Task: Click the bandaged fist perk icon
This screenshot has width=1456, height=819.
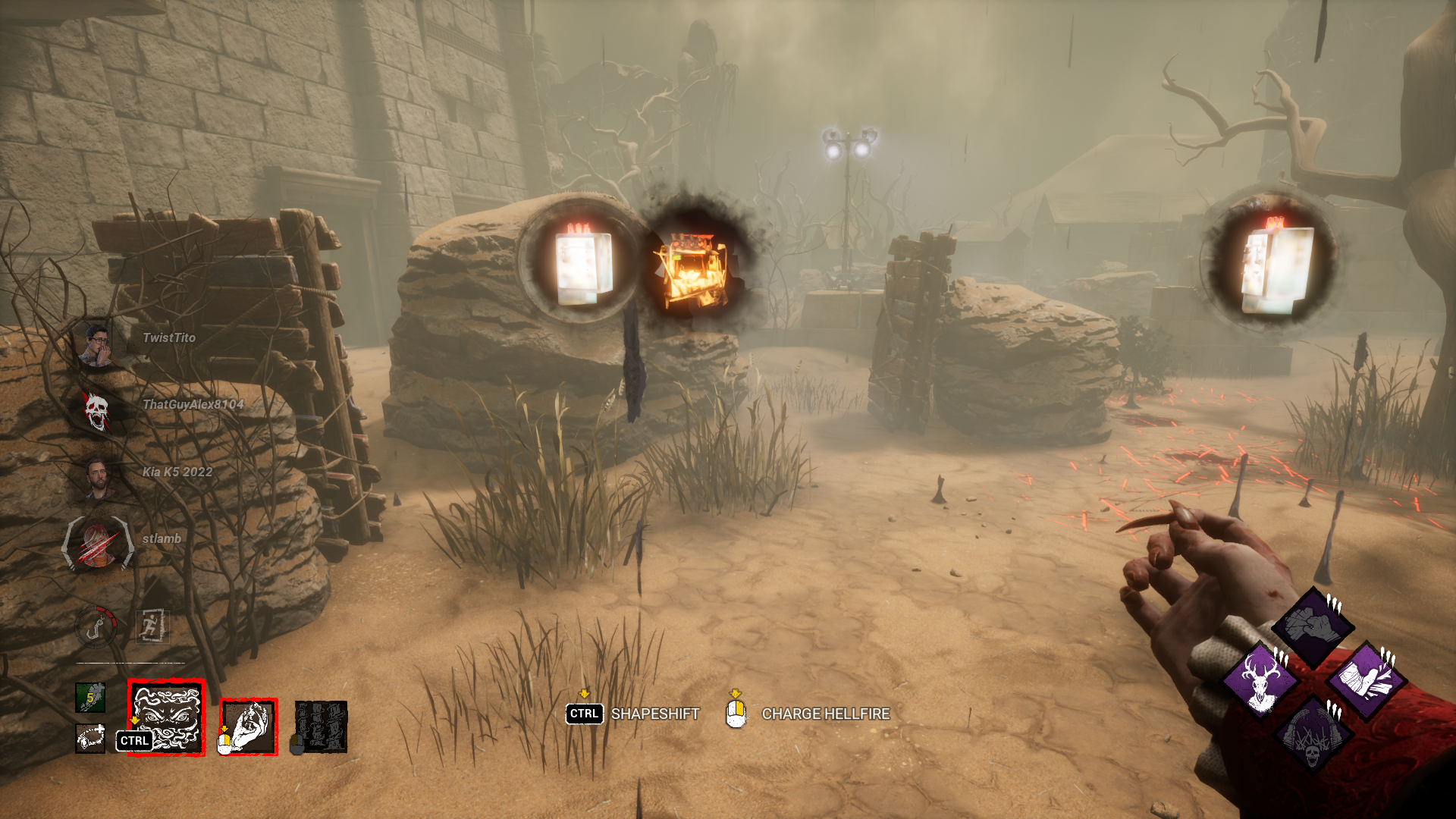Action: point(1366,681)
